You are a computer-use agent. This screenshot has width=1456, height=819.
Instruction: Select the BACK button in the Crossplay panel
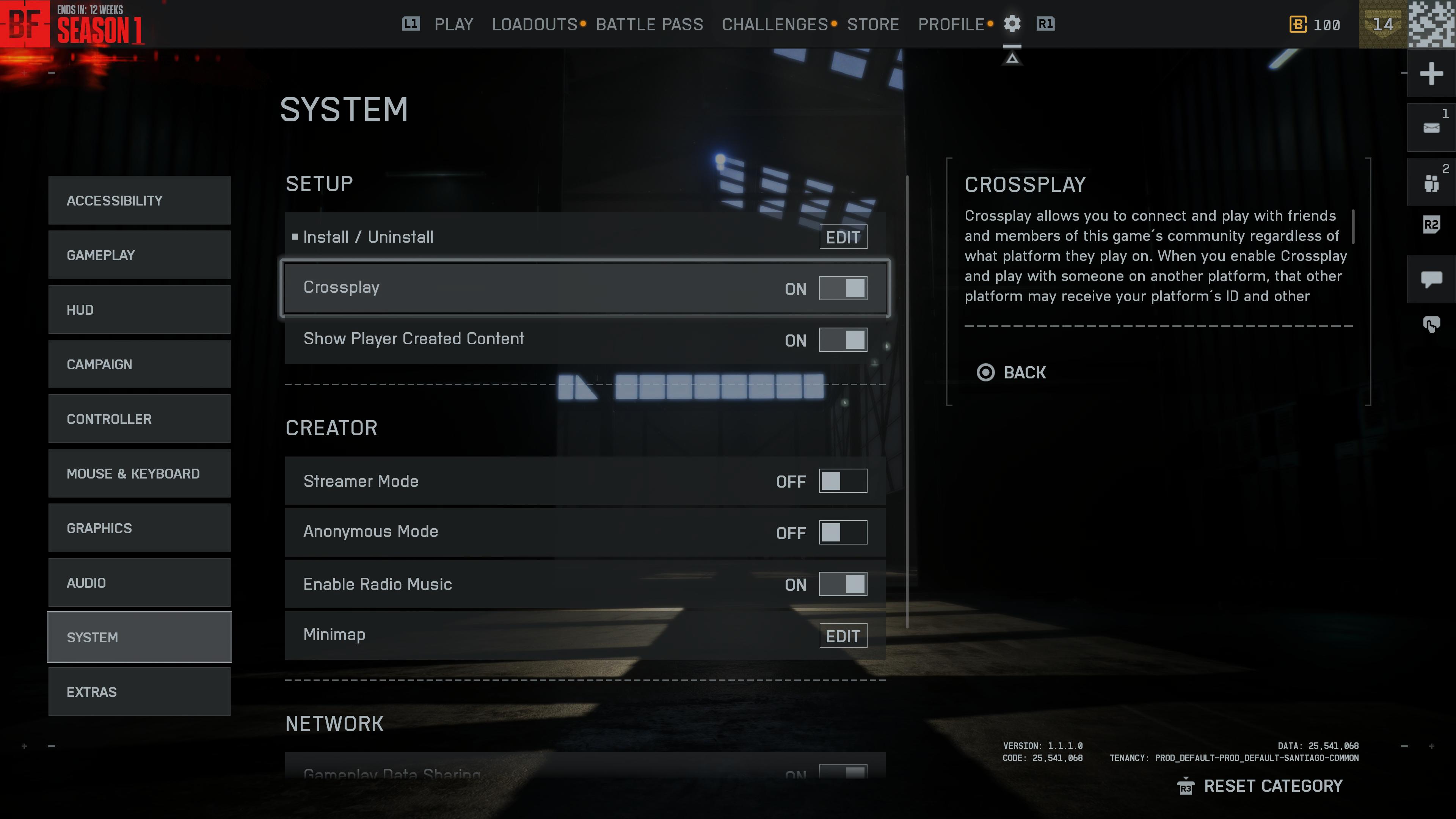(x=1012, y=372)
